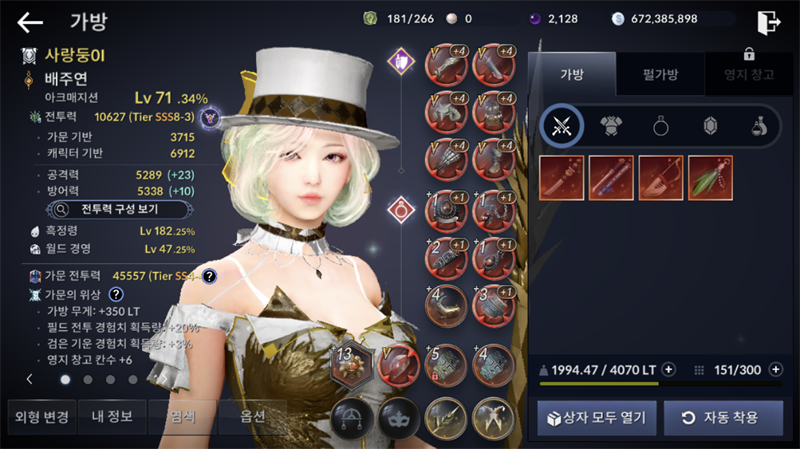Screen dimensions: 800x449
Task: Select the potion flask filter
Action: pyautogui.click(x=759, y=126)
